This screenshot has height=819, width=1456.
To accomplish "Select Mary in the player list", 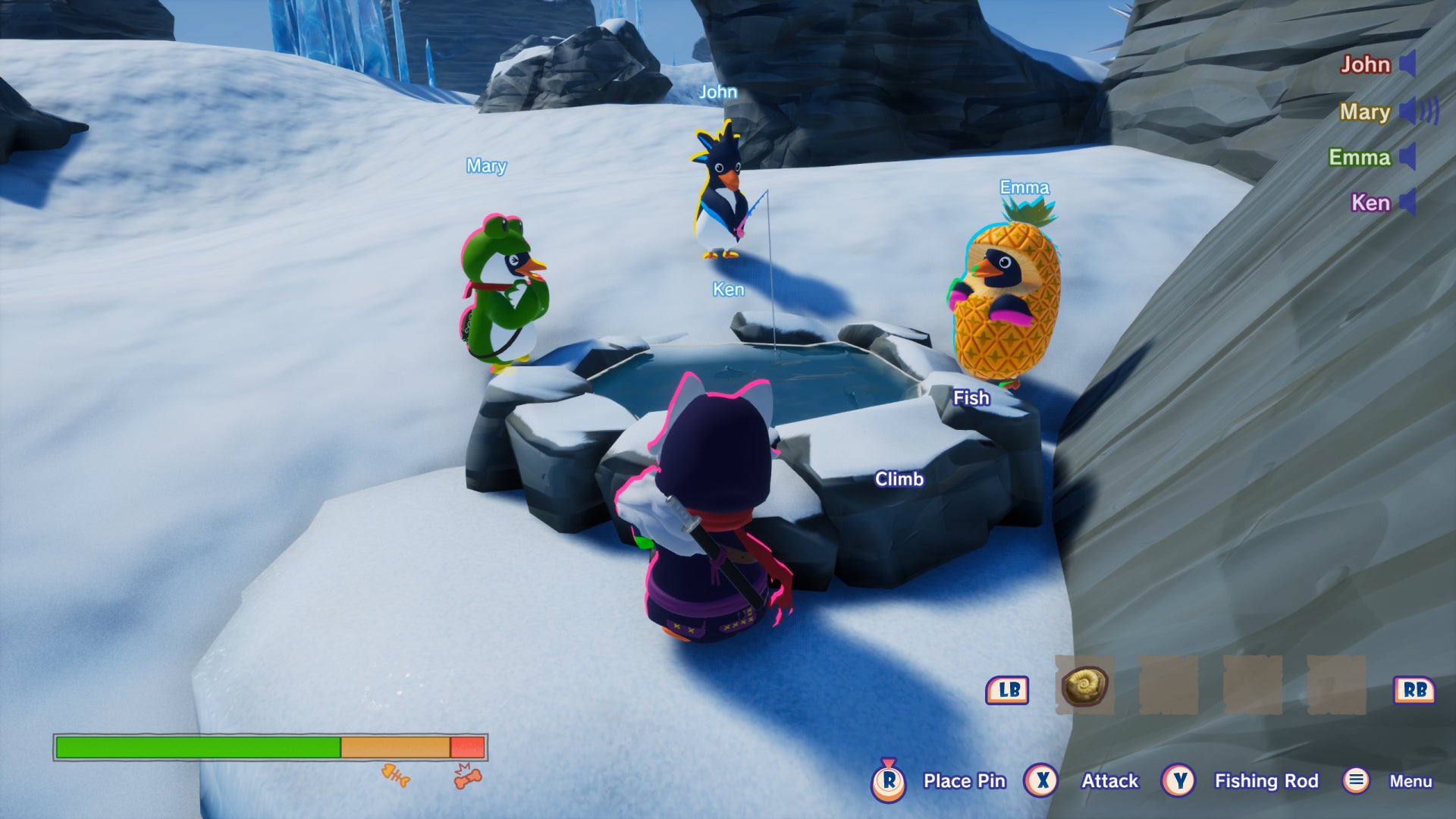I will (x=1364, y=112).
